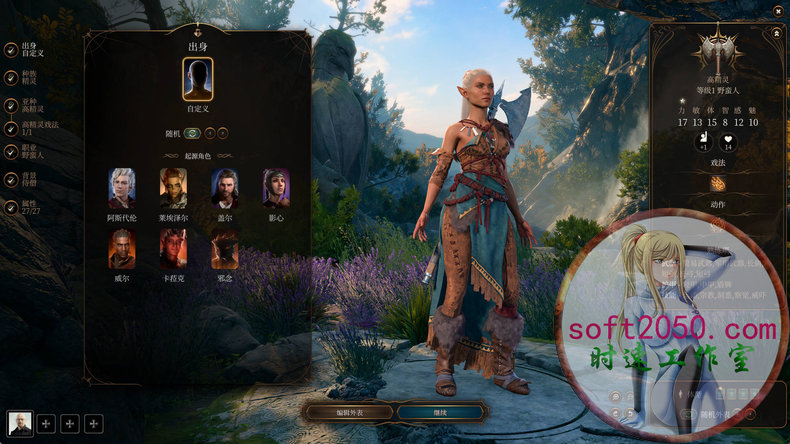This screenshot has height=444, width=790.
Task: Collapse the character summary panel
Action: [x=776, y=32]
